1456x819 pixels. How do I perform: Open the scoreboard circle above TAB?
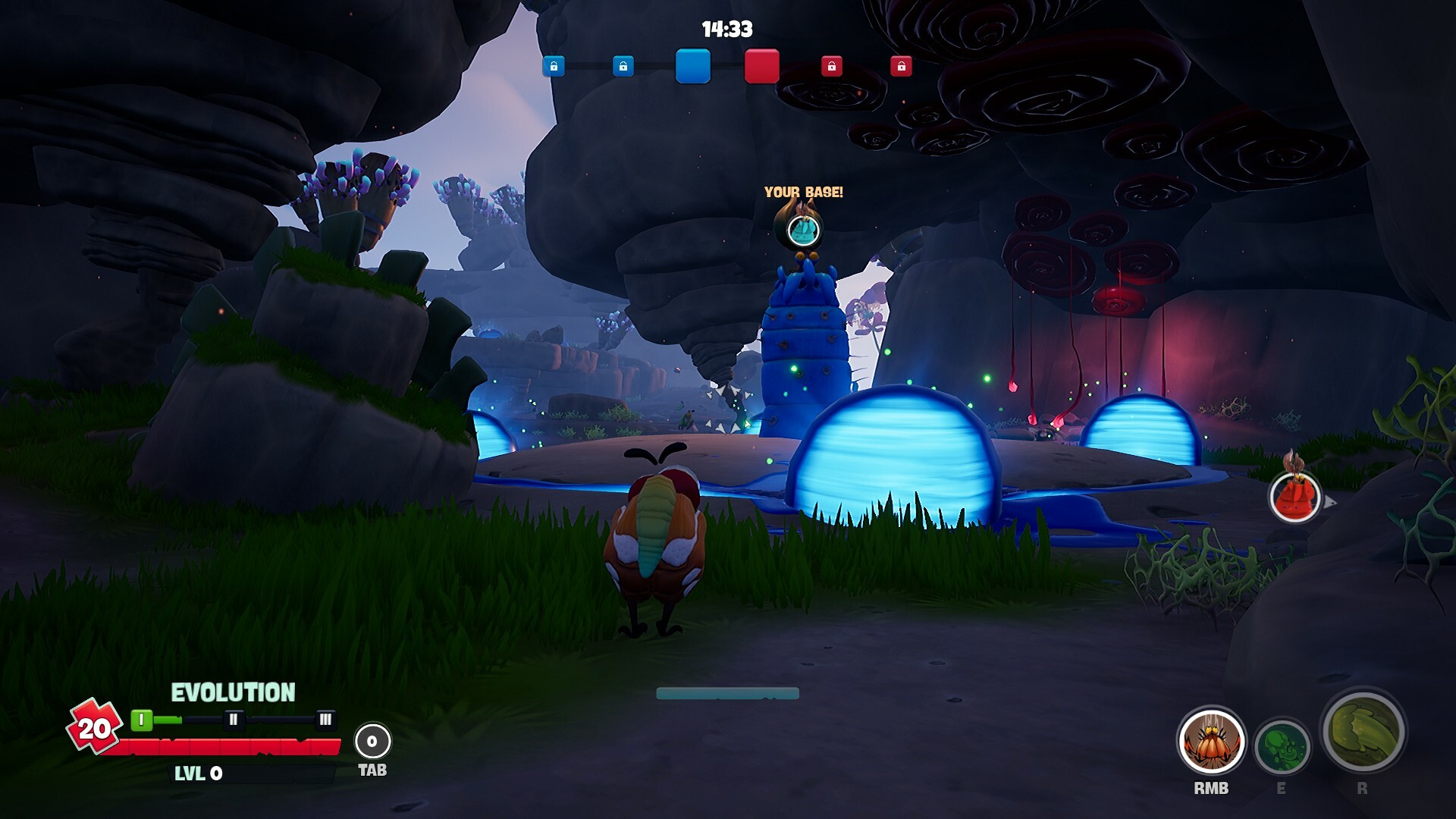[x=372, y=741]
